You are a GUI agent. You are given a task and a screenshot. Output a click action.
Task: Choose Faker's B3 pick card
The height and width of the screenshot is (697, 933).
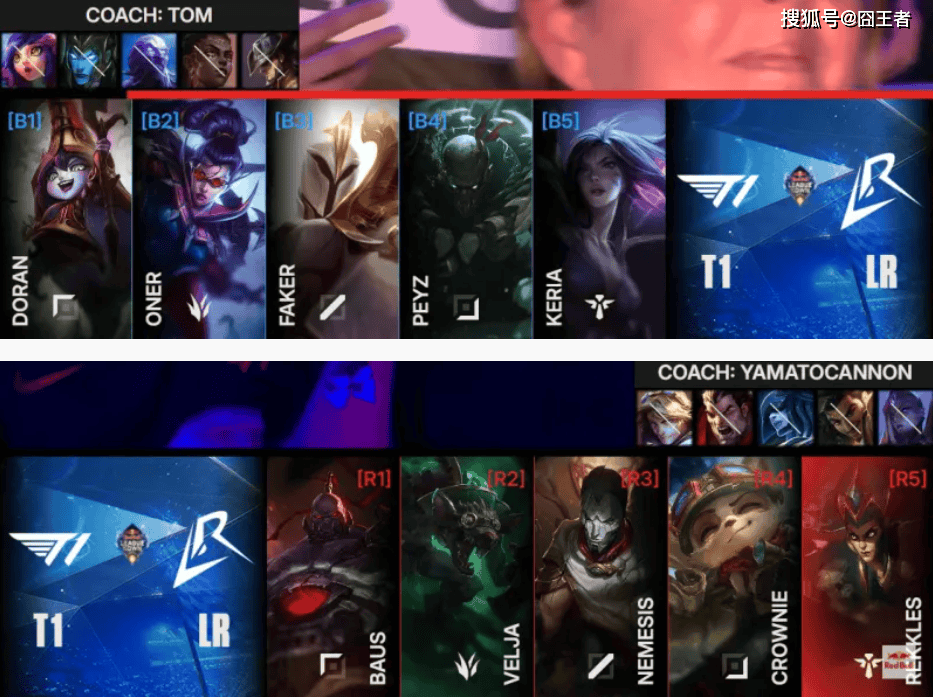tap(332, 218)
